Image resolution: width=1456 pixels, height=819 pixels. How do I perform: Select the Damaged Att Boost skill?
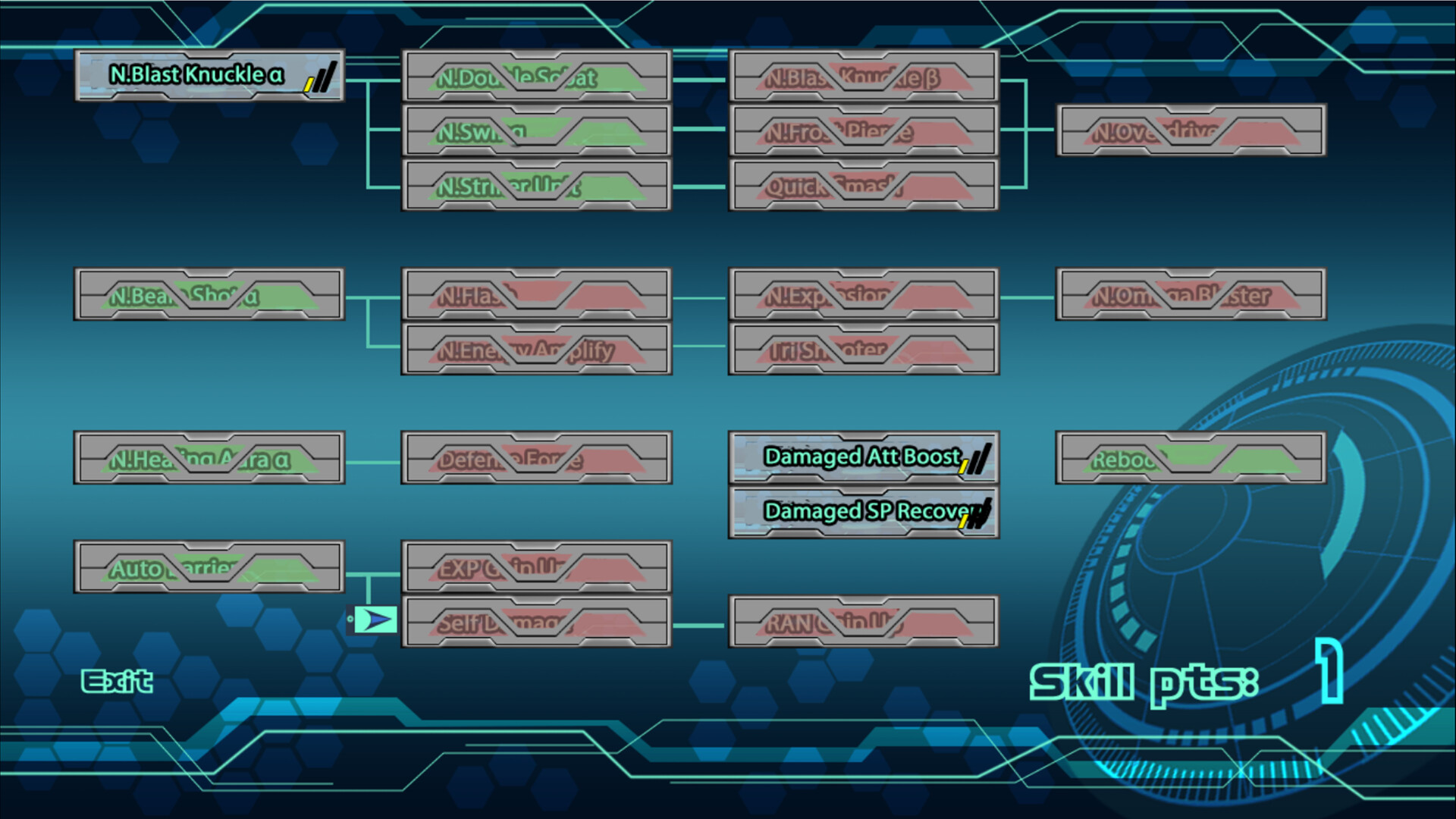(x=864, y=457)
